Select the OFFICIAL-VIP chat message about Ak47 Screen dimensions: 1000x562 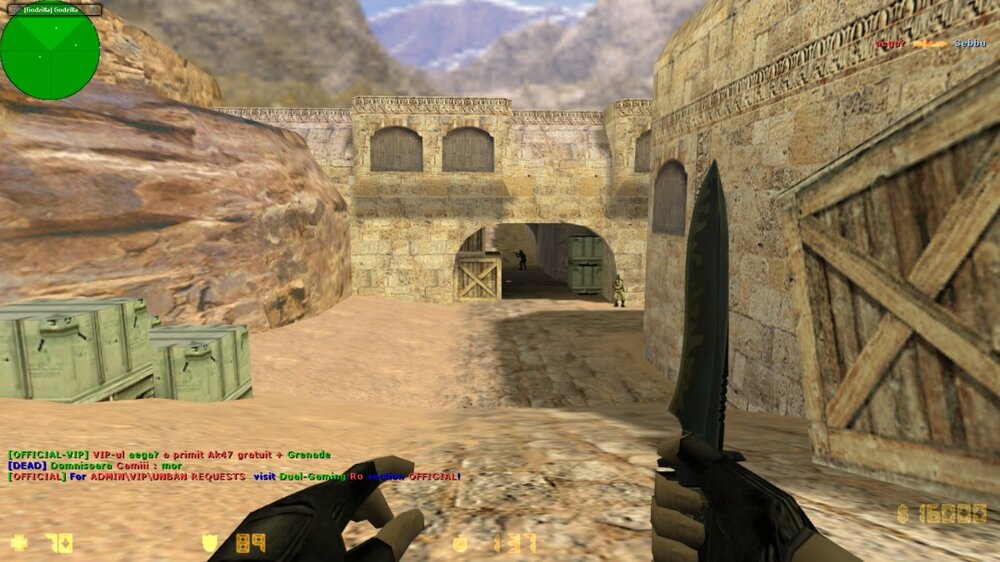(x=169, y=455)
